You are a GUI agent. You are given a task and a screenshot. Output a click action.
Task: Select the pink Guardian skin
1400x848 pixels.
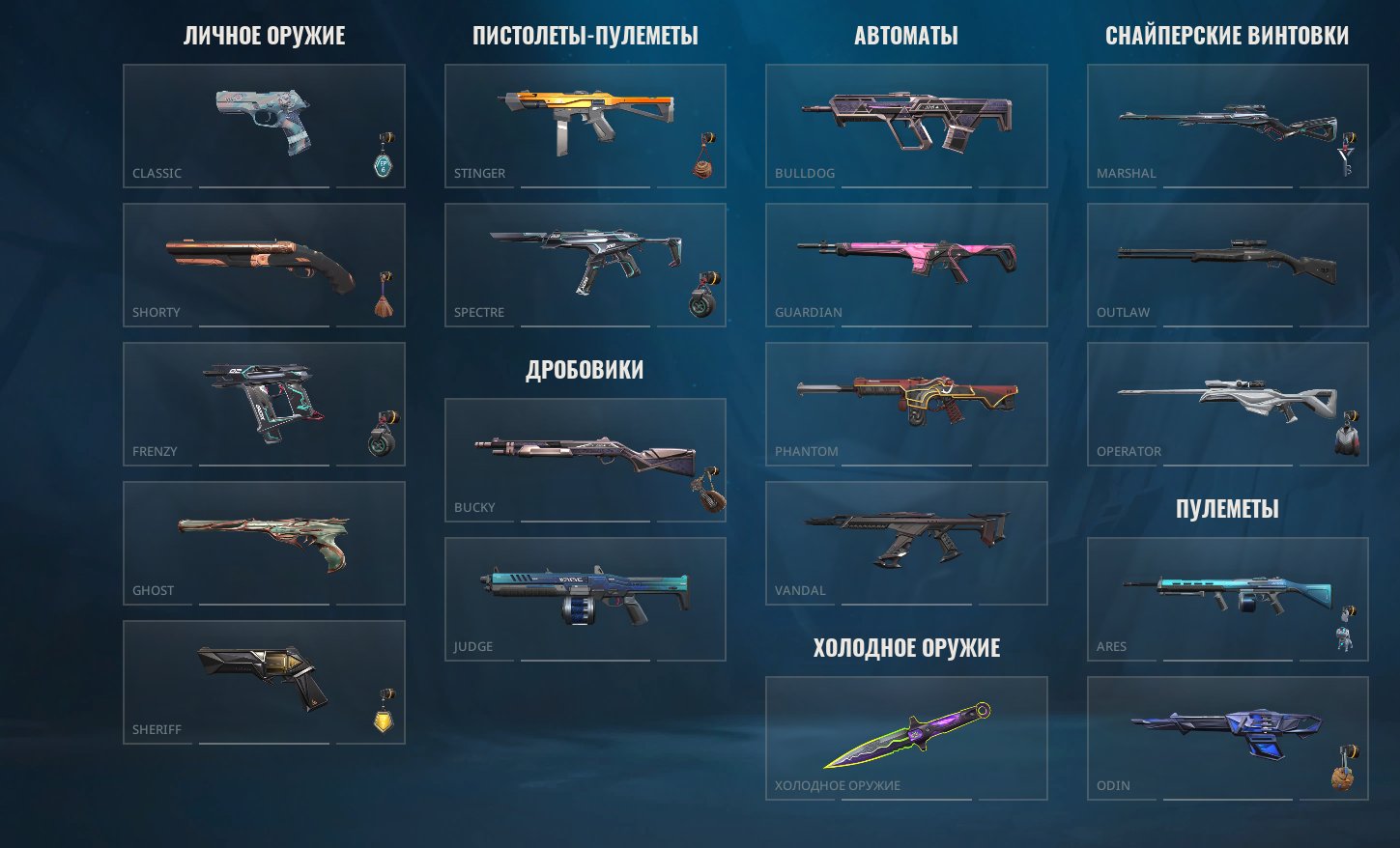905,259
